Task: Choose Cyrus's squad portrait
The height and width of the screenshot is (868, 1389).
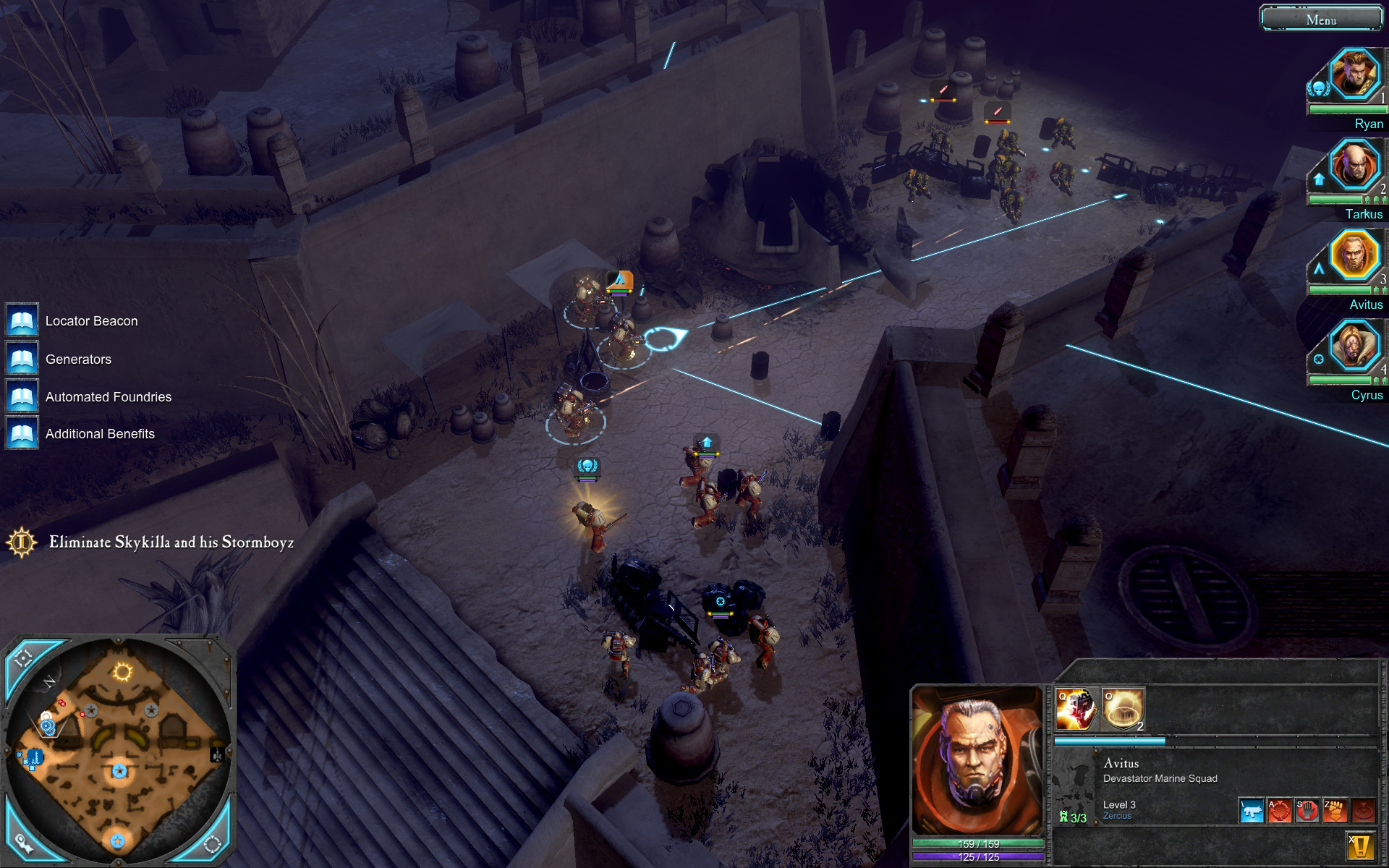Action: pos(1354,346)
